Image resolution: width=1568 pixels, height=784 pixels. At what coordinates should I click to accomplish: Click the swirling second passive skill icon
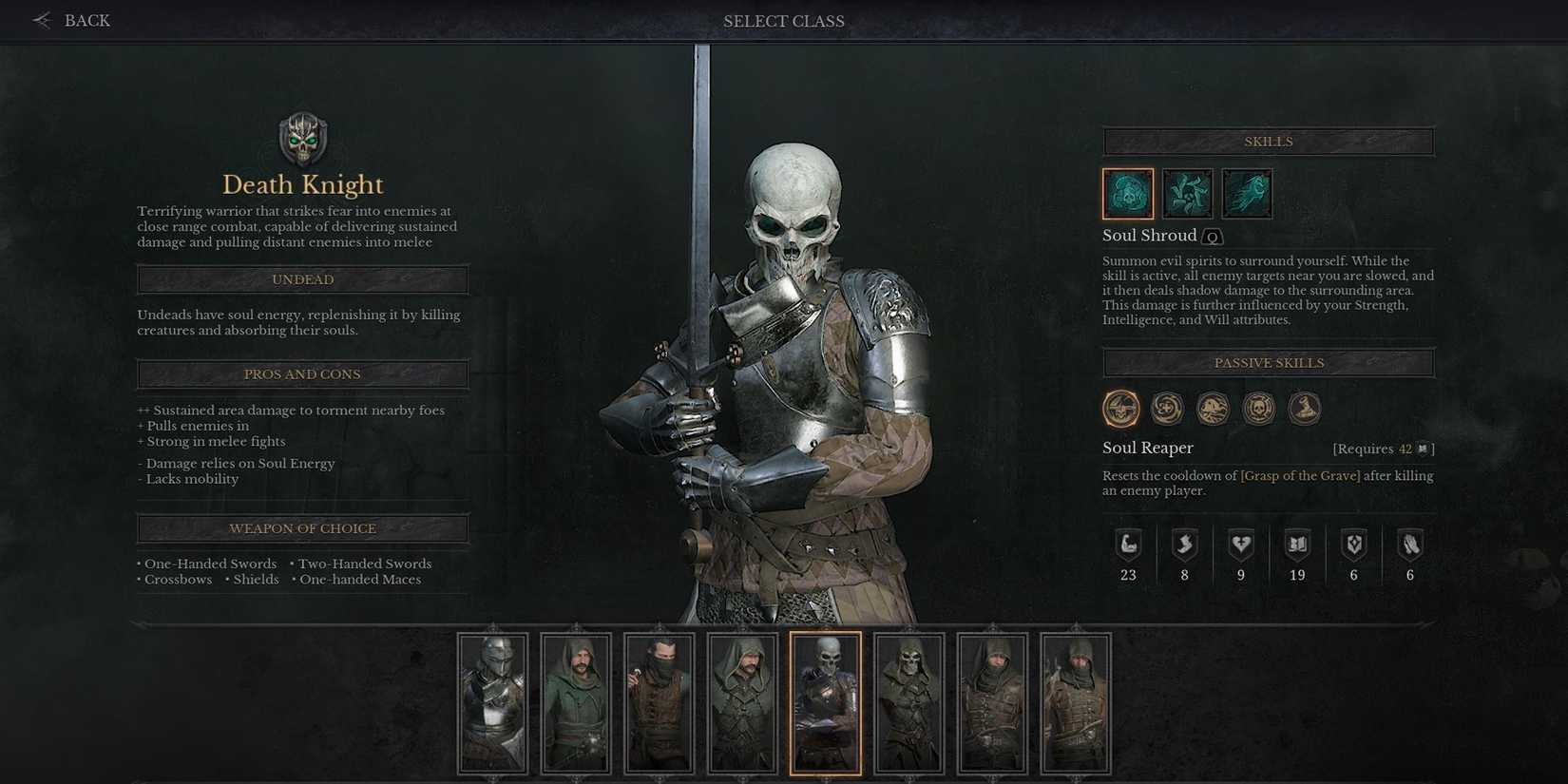1168,408
